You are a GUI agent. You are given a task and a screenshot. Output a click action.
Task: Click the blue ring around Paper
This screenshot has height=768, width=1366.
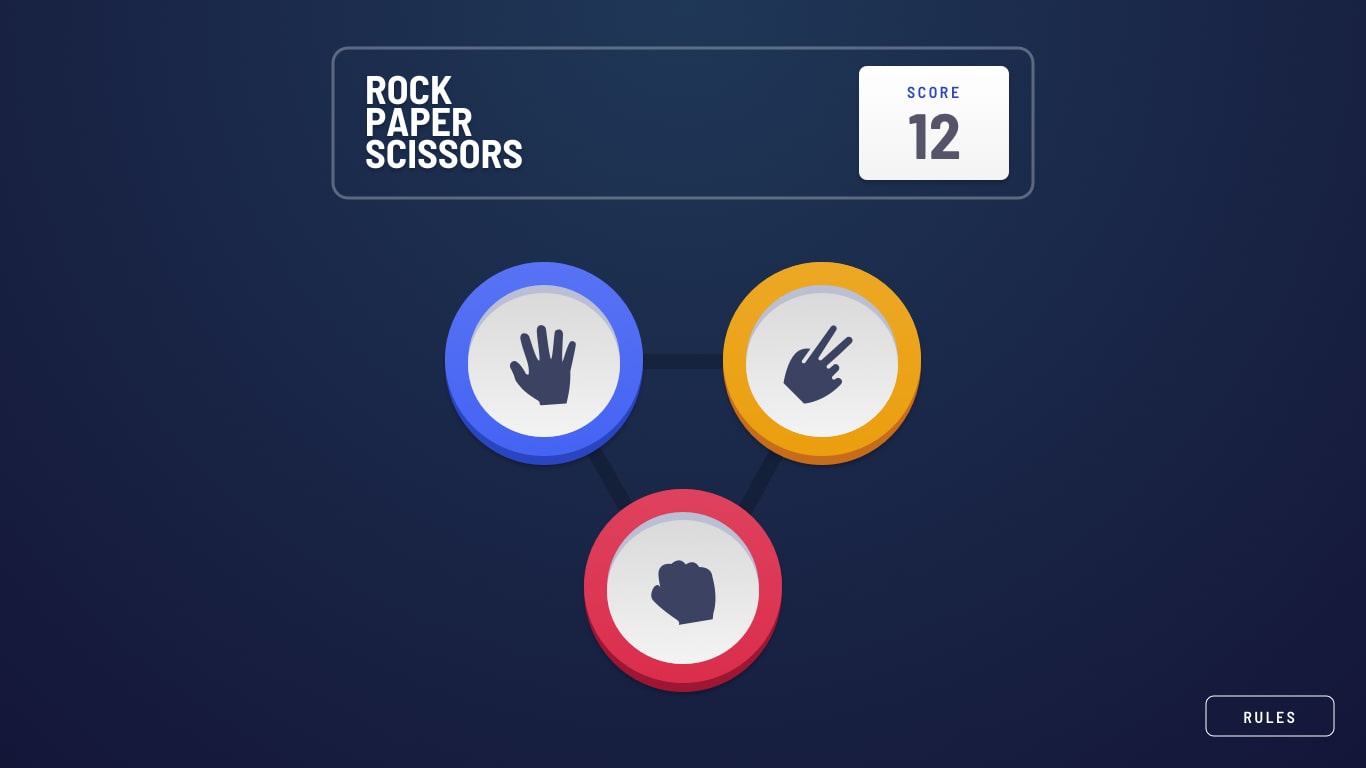pyautogui.click(x=544, y=280)
